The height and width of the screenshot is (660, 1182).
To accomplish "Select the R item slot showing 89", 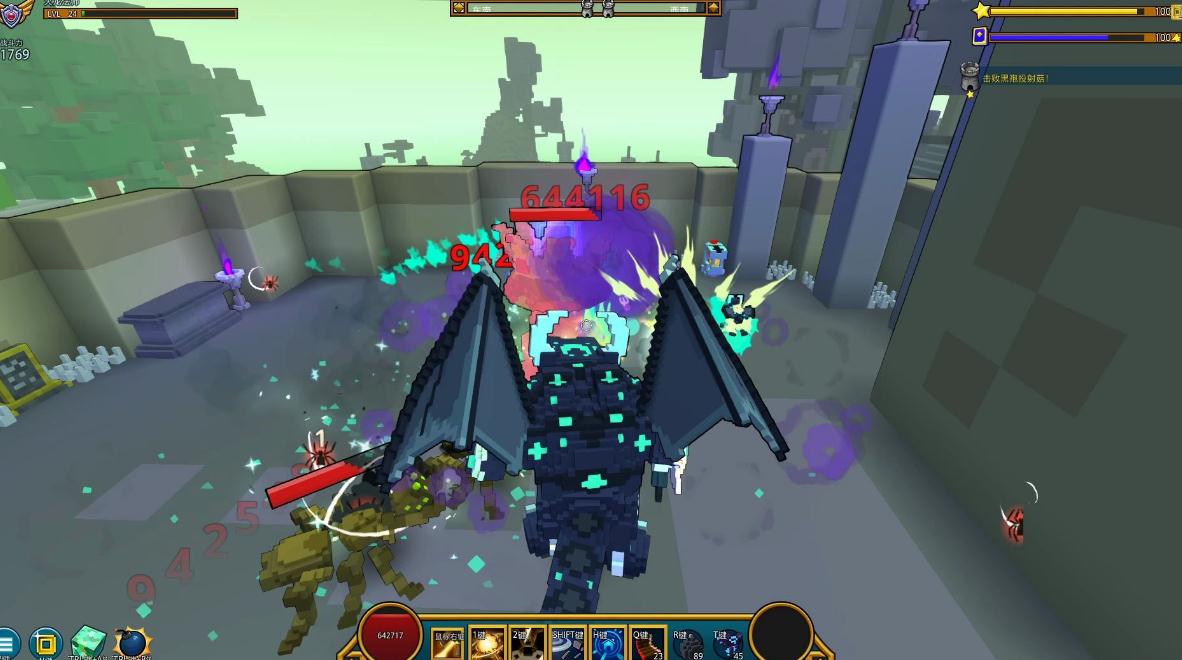I will coord(687,645).
